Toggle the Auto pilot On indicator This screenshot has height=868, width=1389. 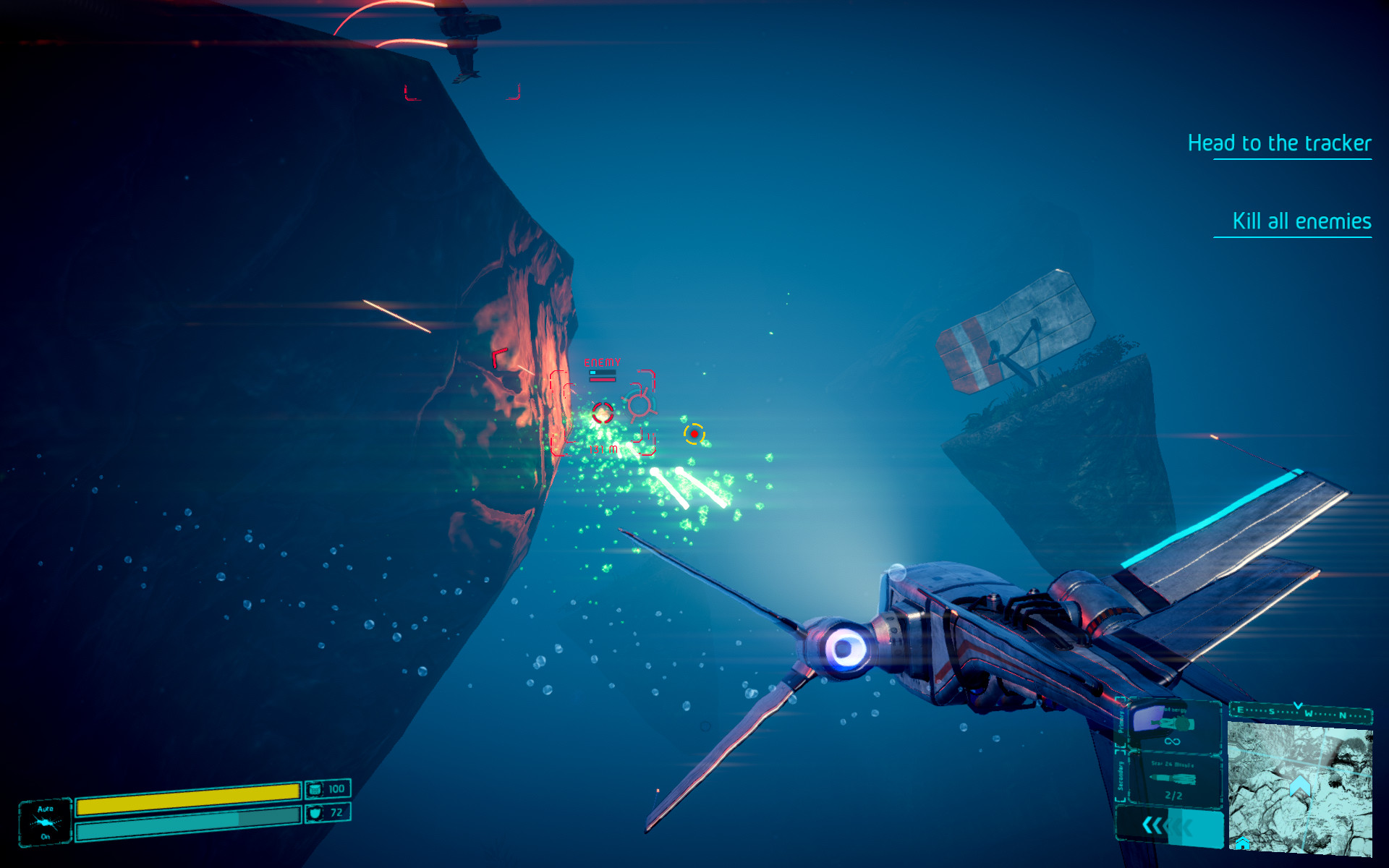[45, 836]
